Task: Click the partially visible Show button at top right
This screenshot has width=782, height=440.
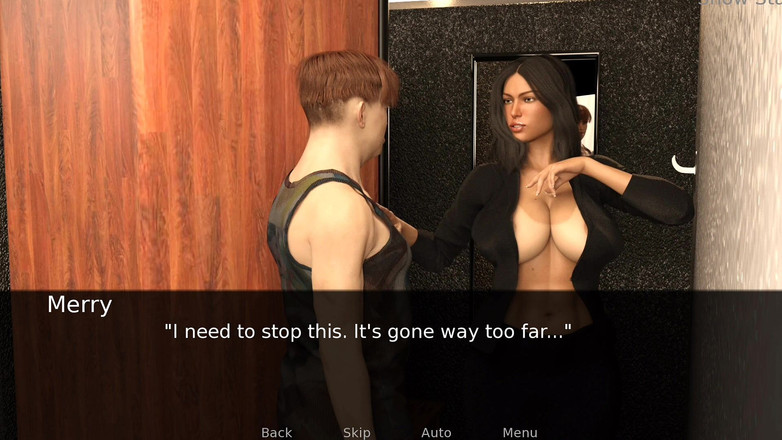Action: (739, 3)
